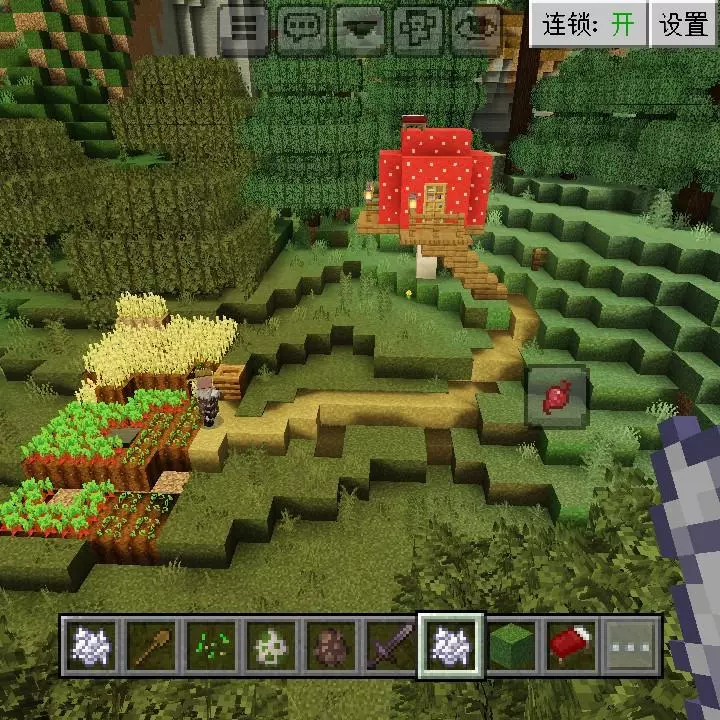
Task: Tap the downward arrow HUD button
Action: tap(360, 29)
